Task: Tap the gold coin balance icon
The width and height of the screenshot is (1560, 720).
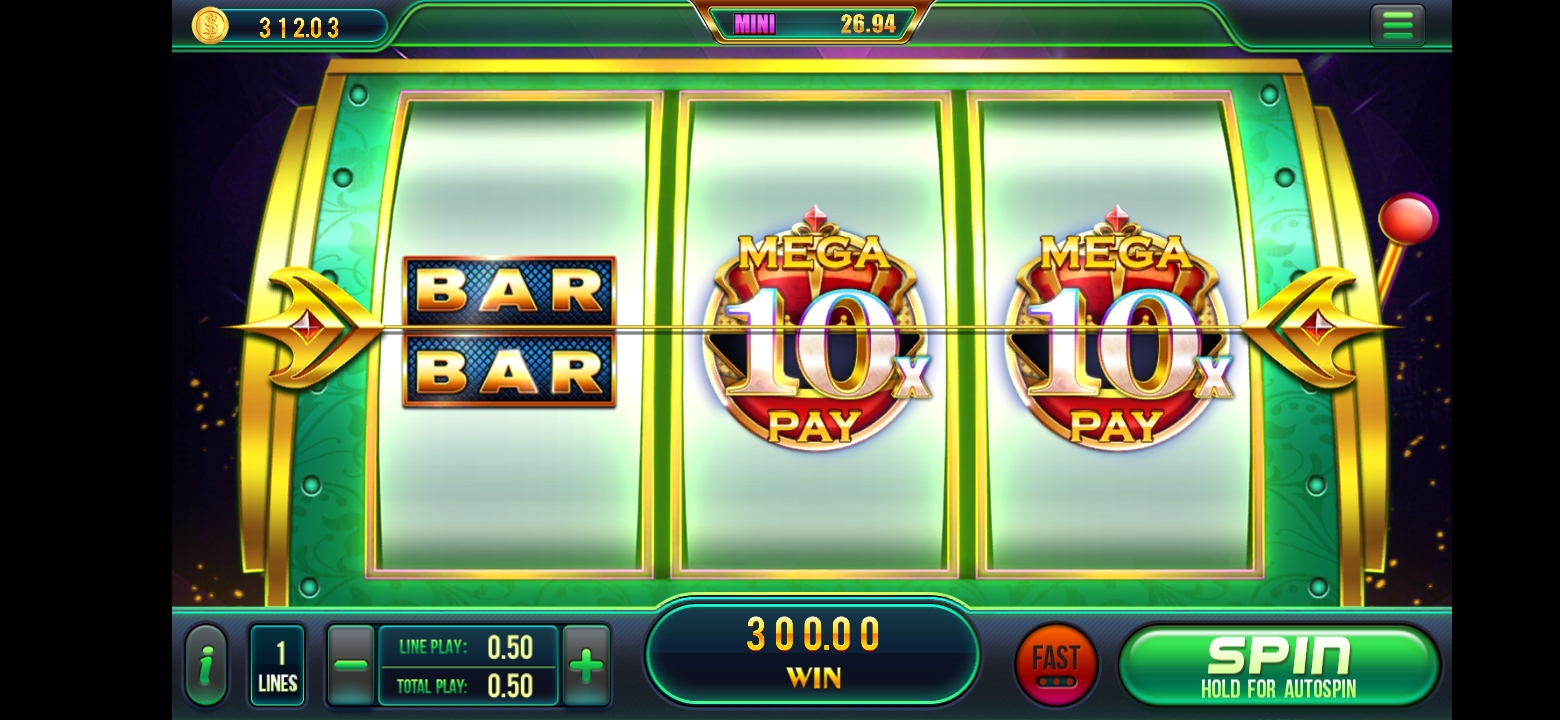Action: coord(210,26)
